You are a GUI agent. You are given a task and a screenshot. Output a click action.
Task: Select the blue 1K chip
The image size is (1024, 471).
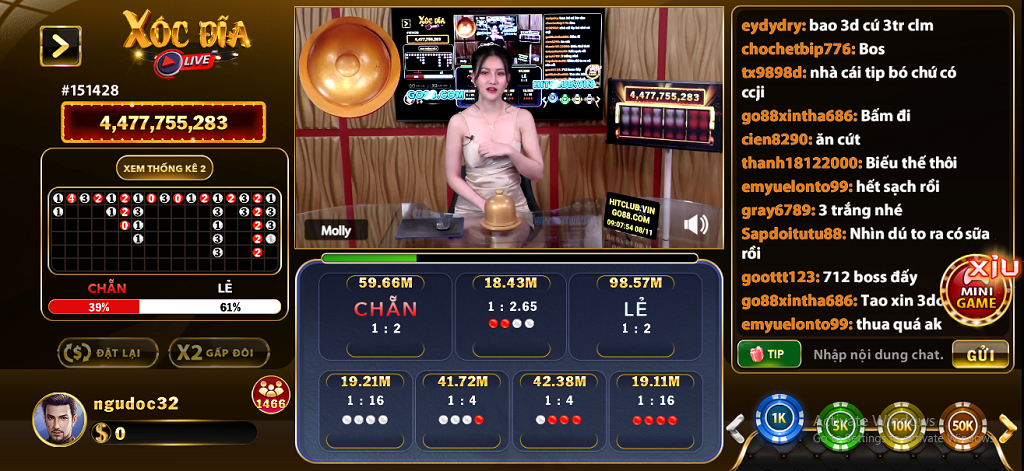pyautogui.click(x=779, y=422)
